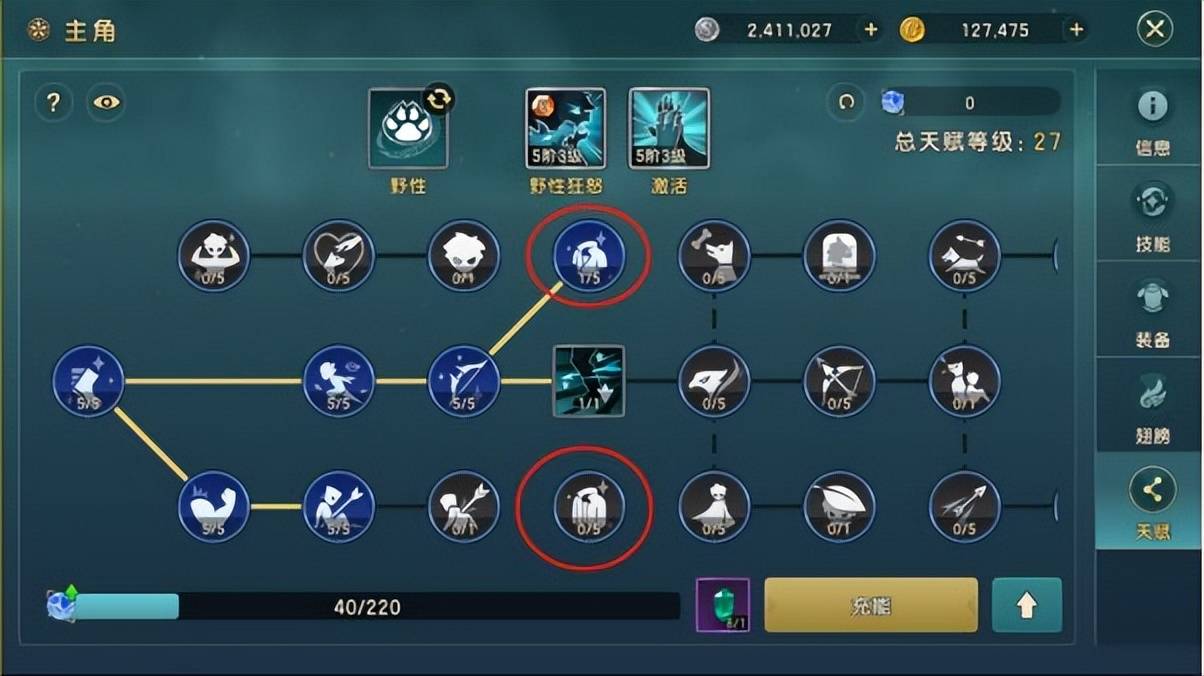1204x676 pixels.
Task: Click the 充能 charge button
Action: click(x=870, y=605)
